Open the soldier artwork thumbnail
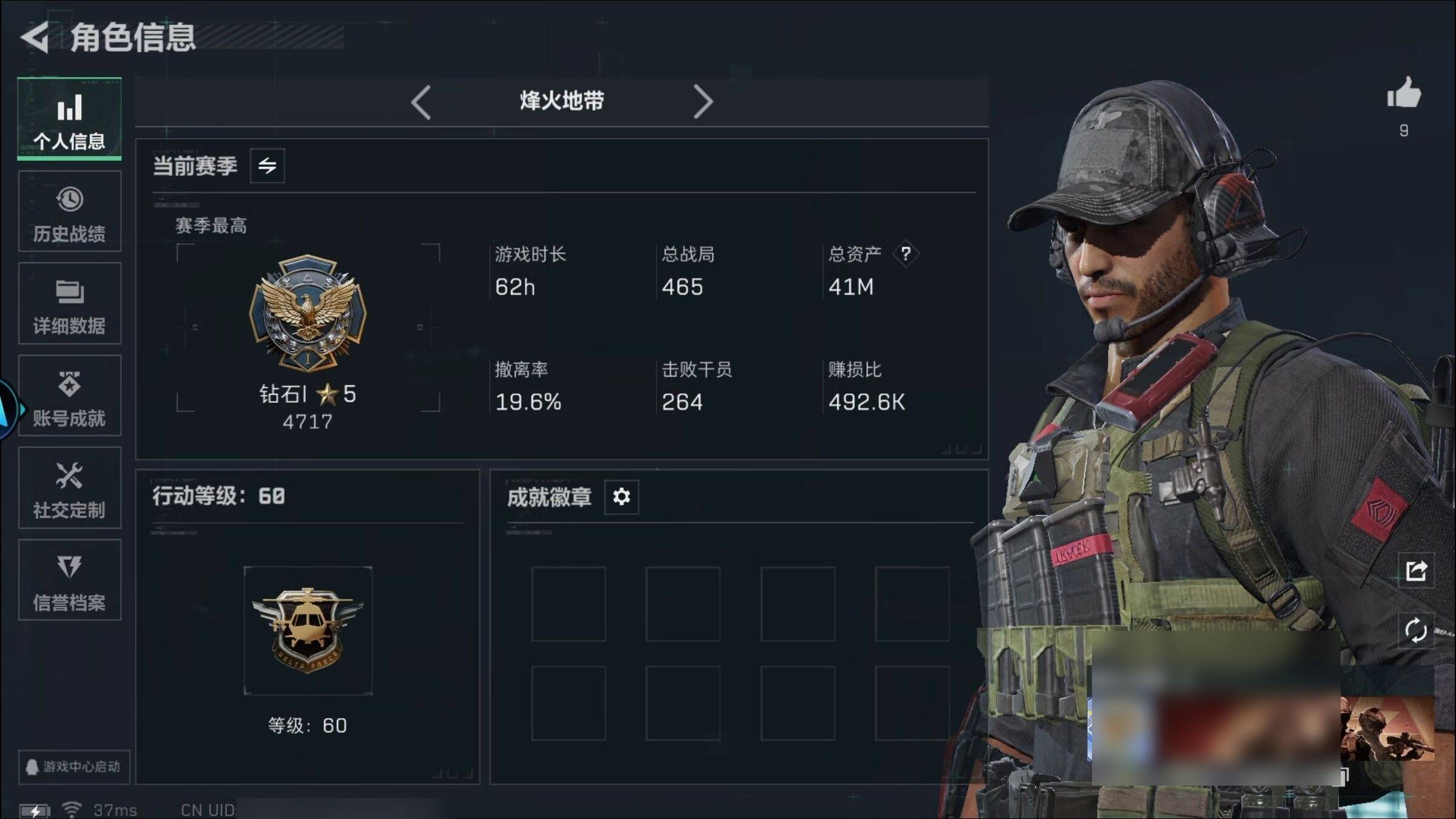Image resolution: width=1456 pixels, height=819 pixels. [x=1387, y=729]
